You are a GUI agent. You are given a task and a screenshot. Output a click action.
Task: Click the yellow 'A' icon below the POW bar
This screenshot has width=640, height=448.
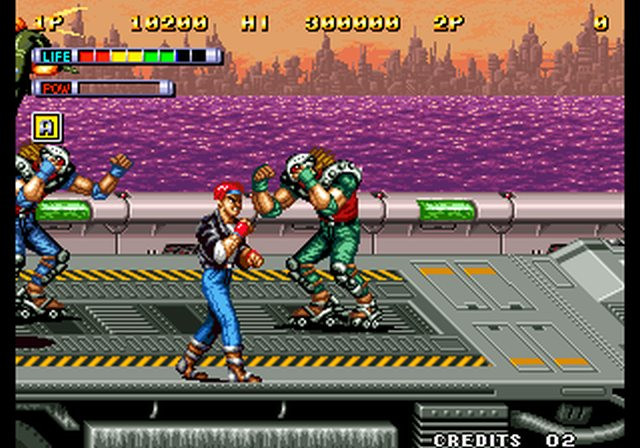tap(47, 127)
